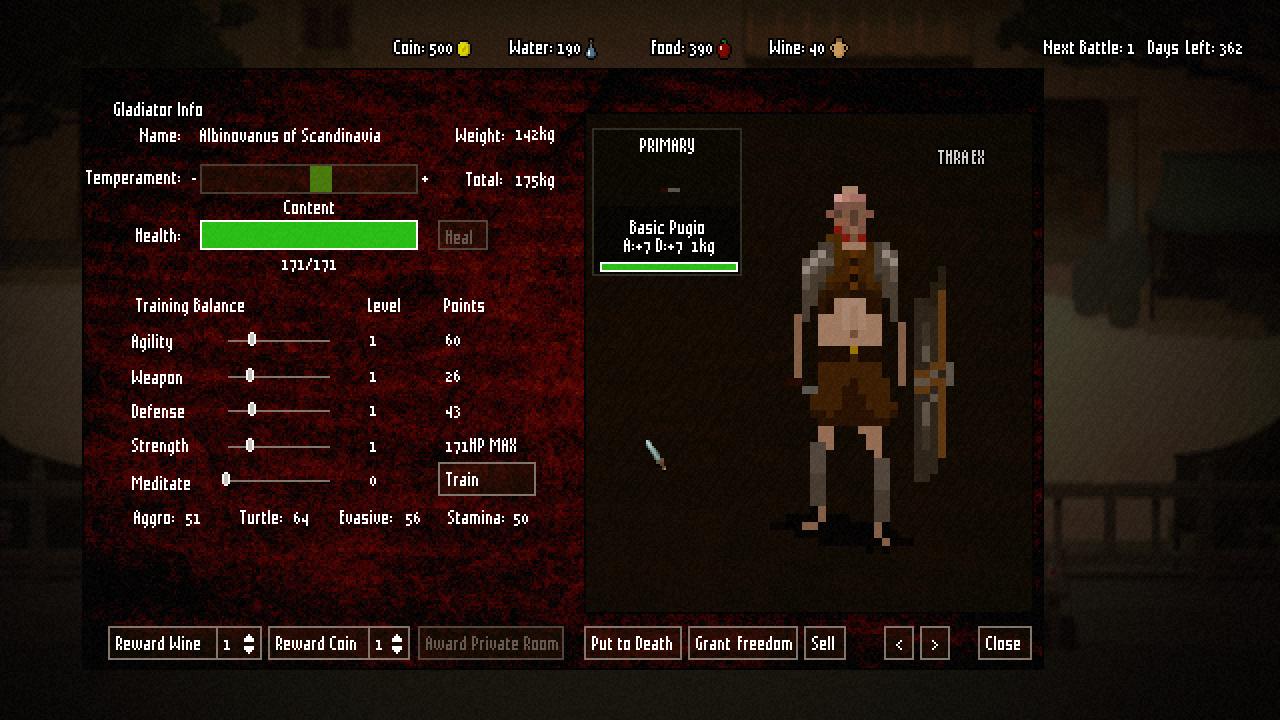
Task: Give a Reward Coin
Action: pos(317,644)
